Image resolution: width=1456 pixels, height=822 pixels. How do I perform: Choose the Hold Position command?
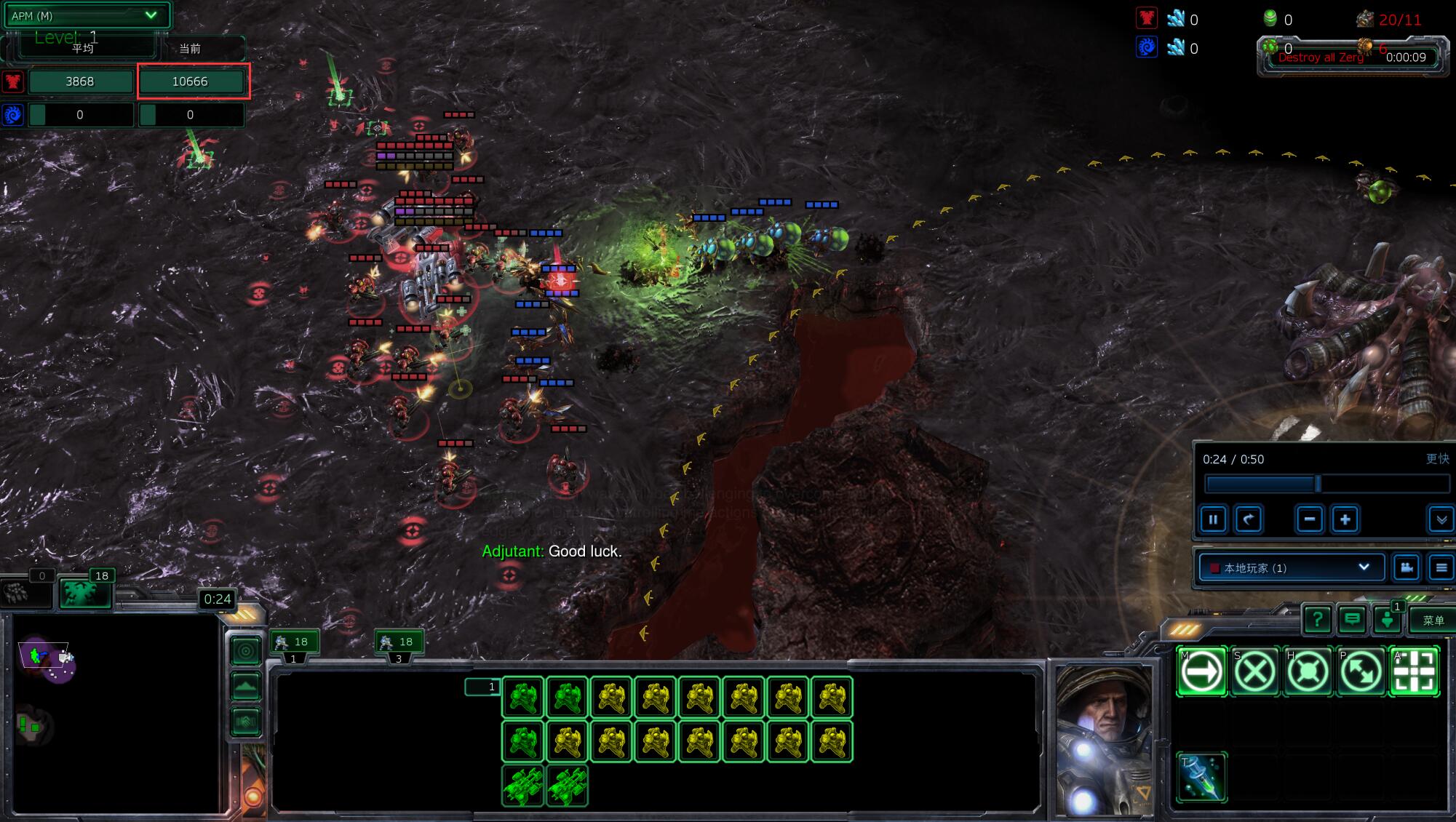1308,671
